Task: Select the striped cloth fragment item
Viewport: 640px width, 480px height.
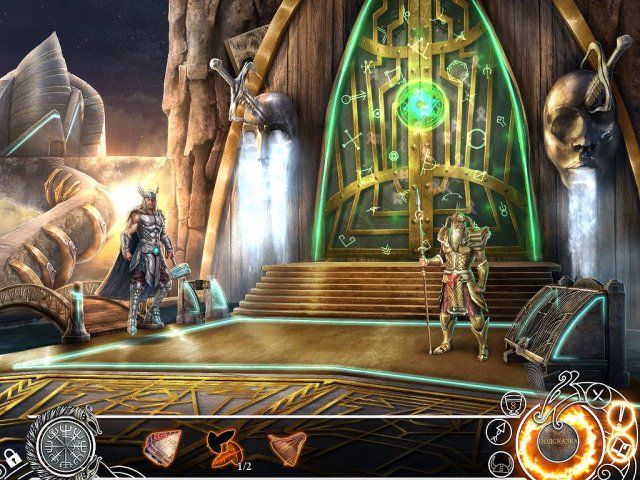Action: (163, 445)
